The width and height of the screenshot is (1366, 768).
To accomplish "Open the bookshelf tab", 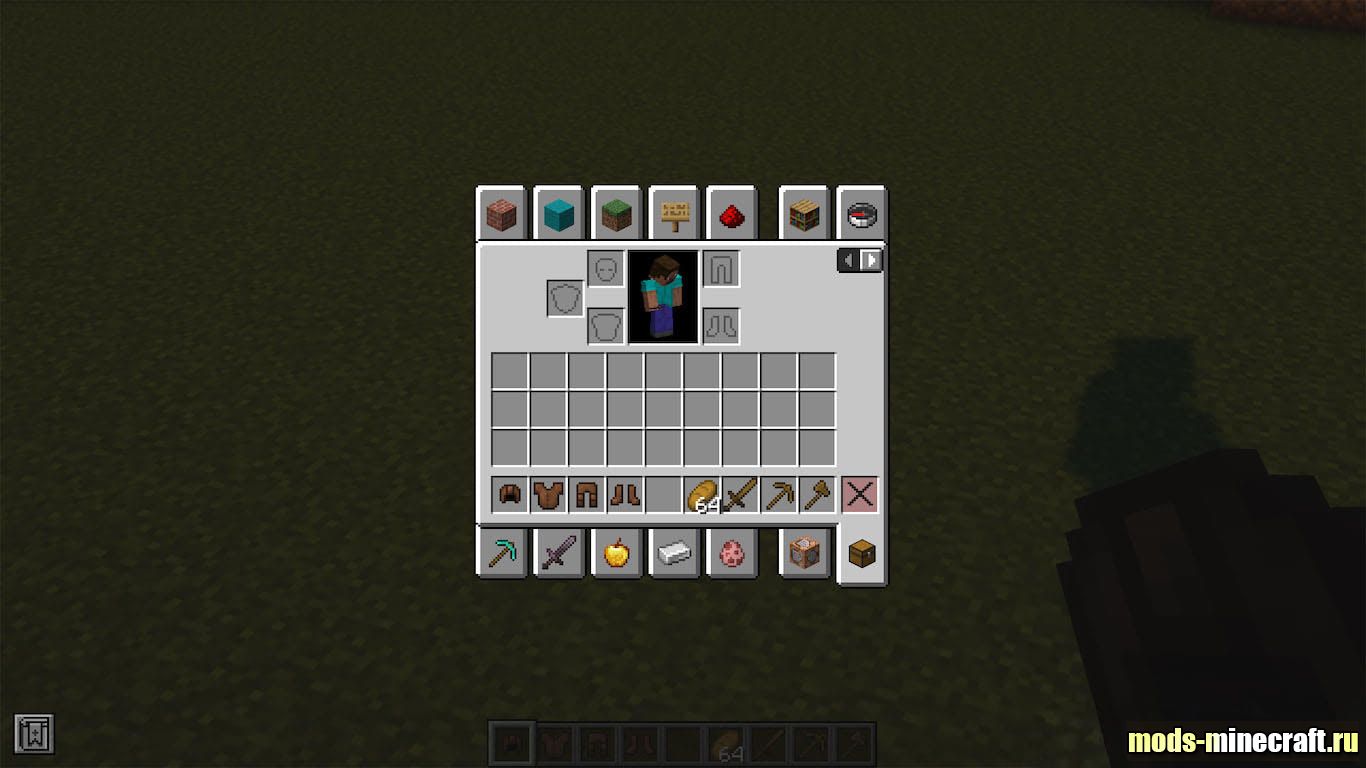I will tap(804, 214).
